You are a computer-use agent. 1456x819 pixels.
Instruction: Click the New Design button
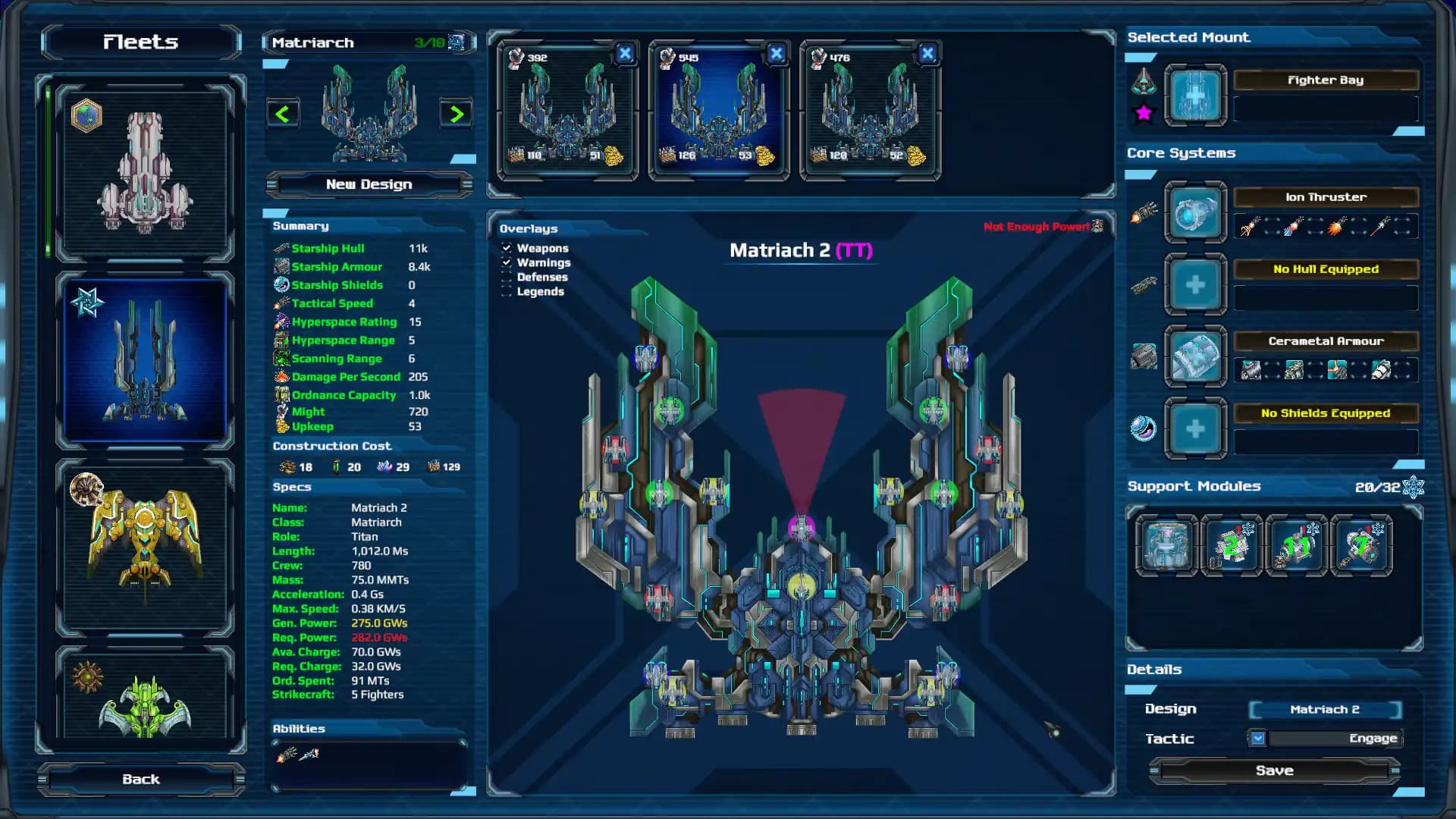[369, 184]
